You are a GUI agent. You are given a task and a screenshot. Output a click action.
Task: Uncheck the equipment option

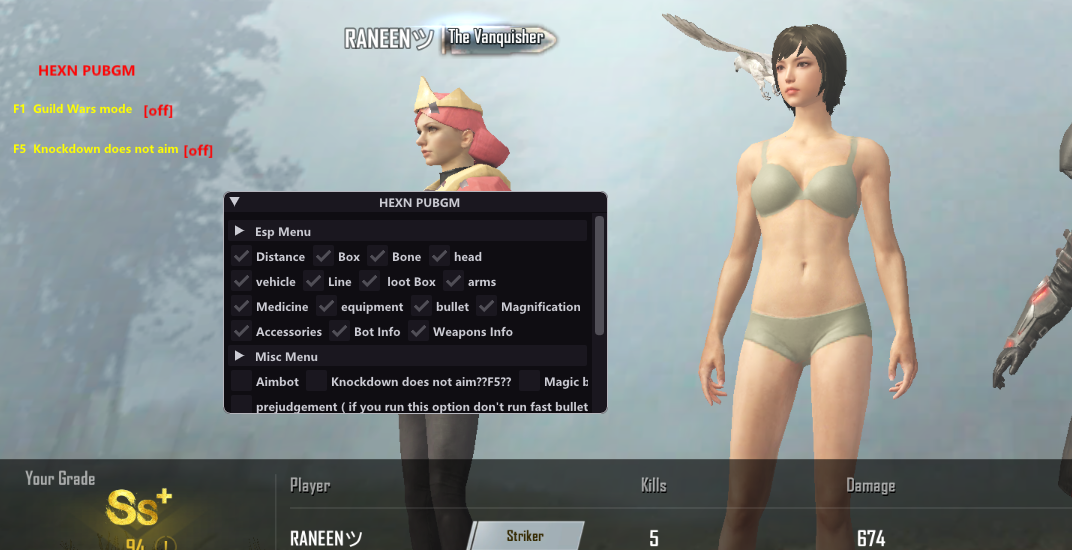point(326,306)
